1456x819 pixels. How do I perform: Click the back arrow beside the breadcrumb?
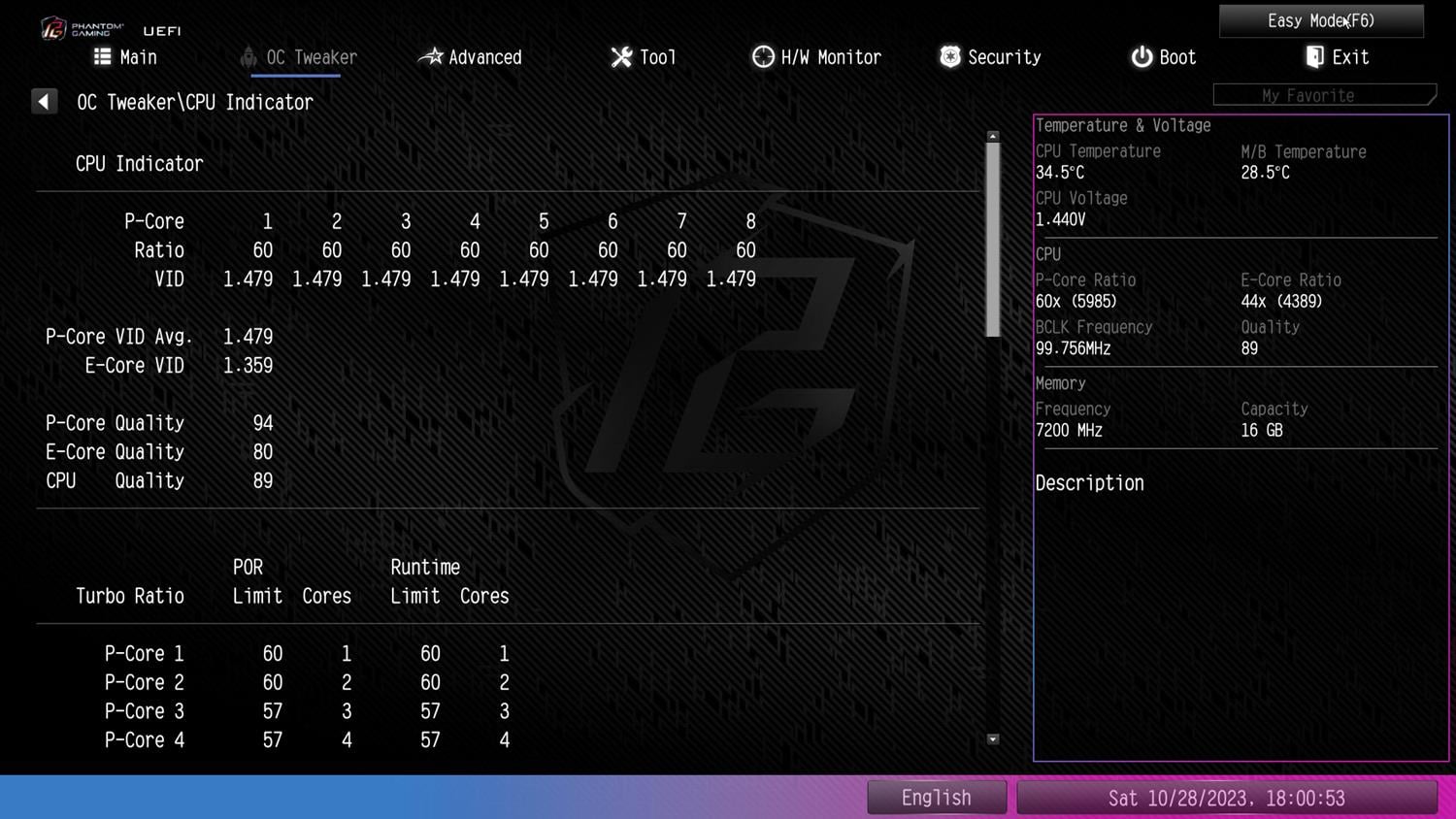coord(44,102)
